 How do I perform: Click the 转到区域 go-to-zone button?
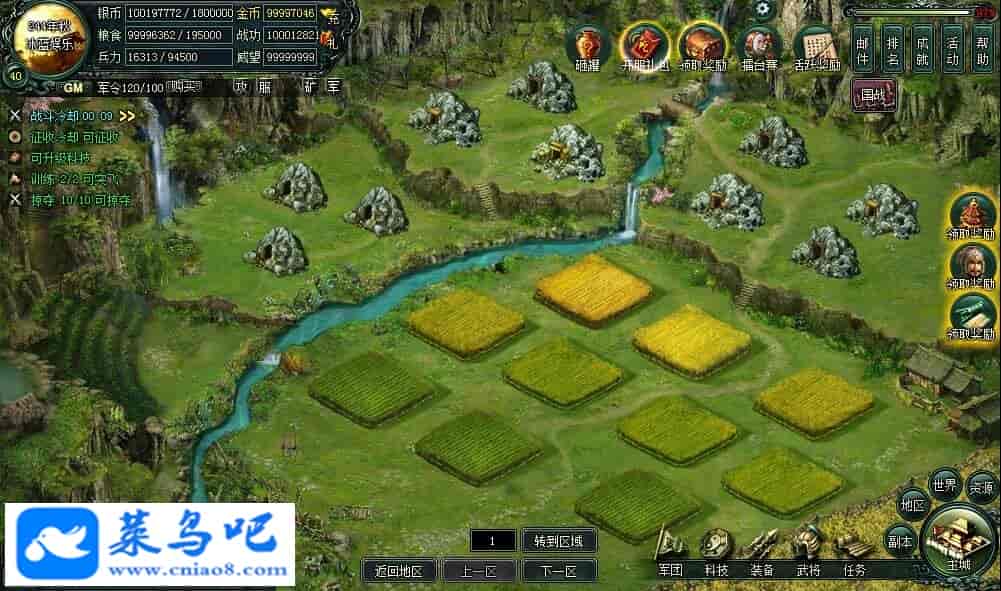tap(558, 541)
